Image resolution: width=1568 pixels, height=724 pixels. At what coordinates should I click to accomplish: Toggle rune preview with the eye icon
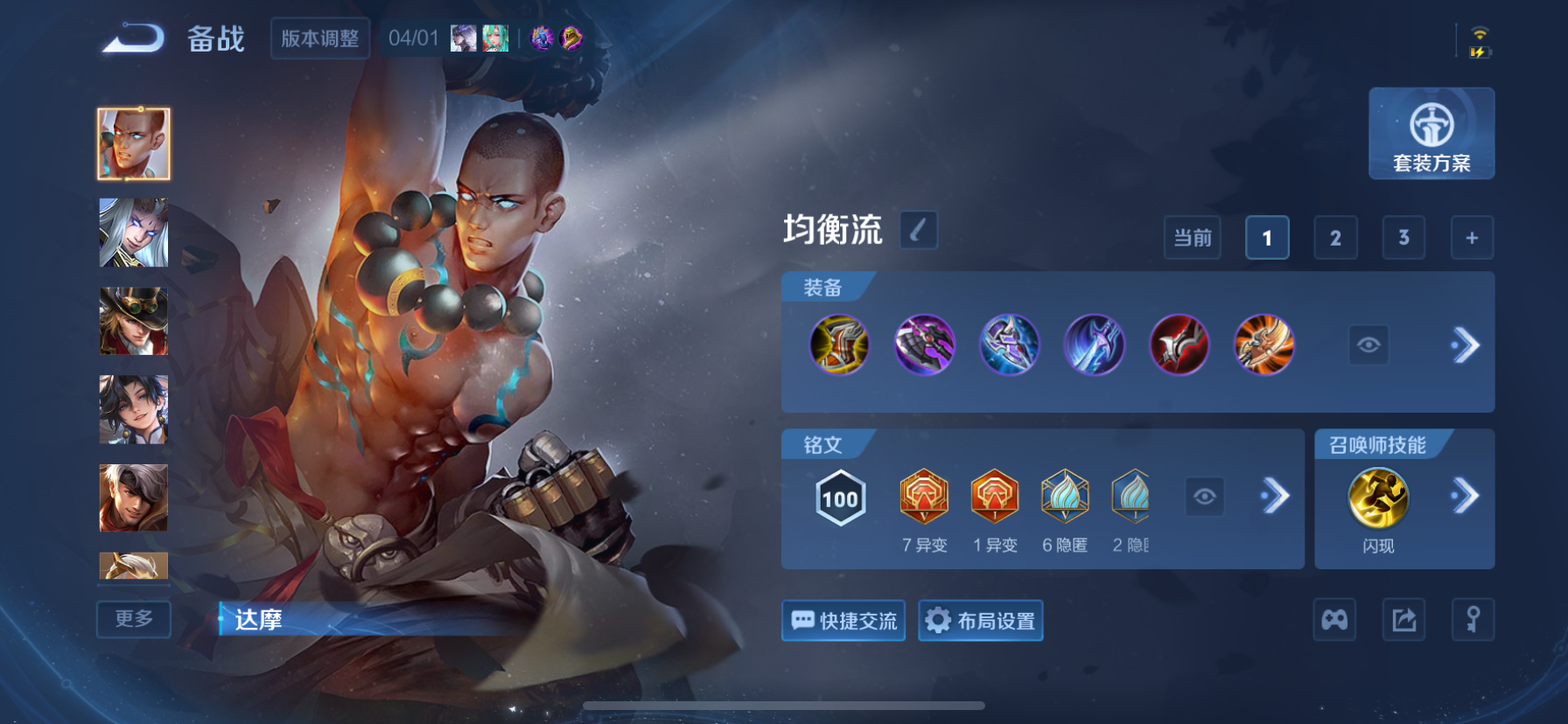[x=1207, y=496]
